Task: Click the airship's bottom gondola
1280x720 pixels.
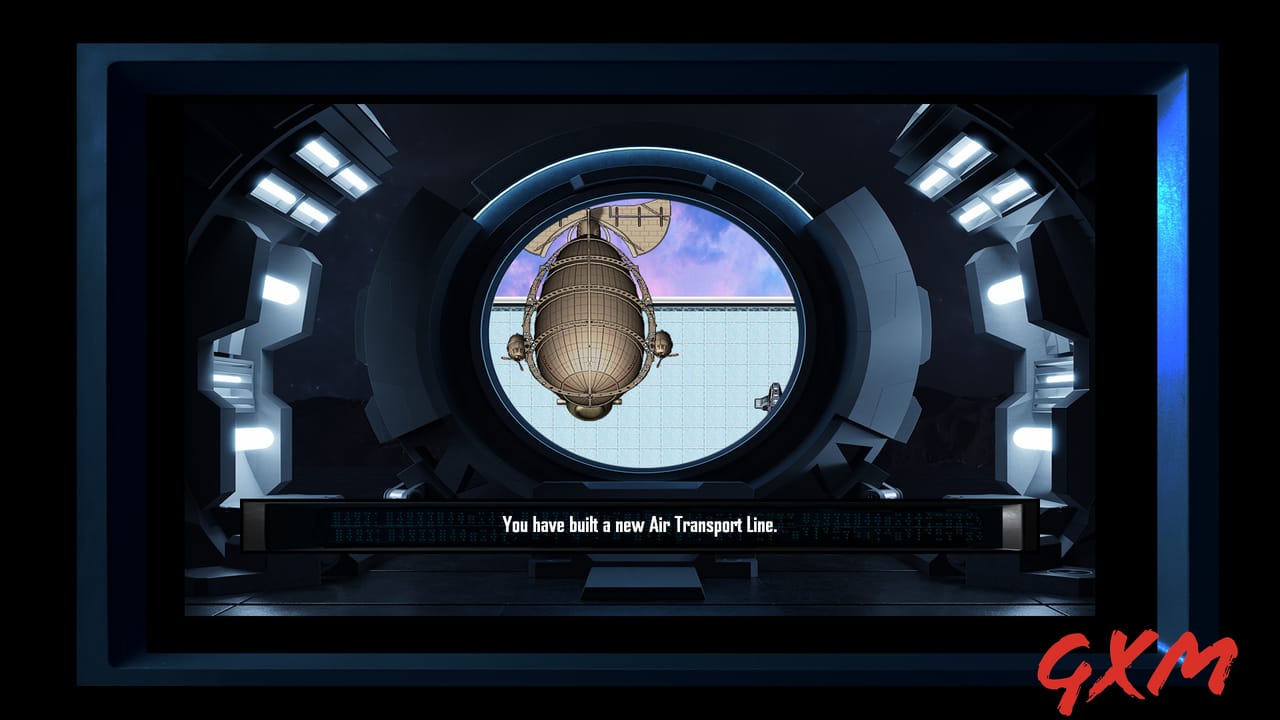Action: click(589, 410)
